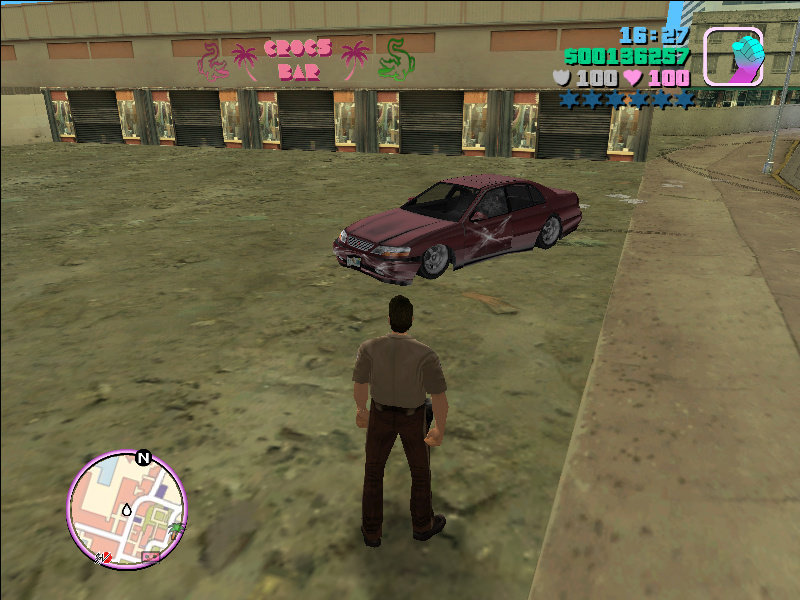
Task: Click the north marker on the radar
Action: click(x=143, y=459)
